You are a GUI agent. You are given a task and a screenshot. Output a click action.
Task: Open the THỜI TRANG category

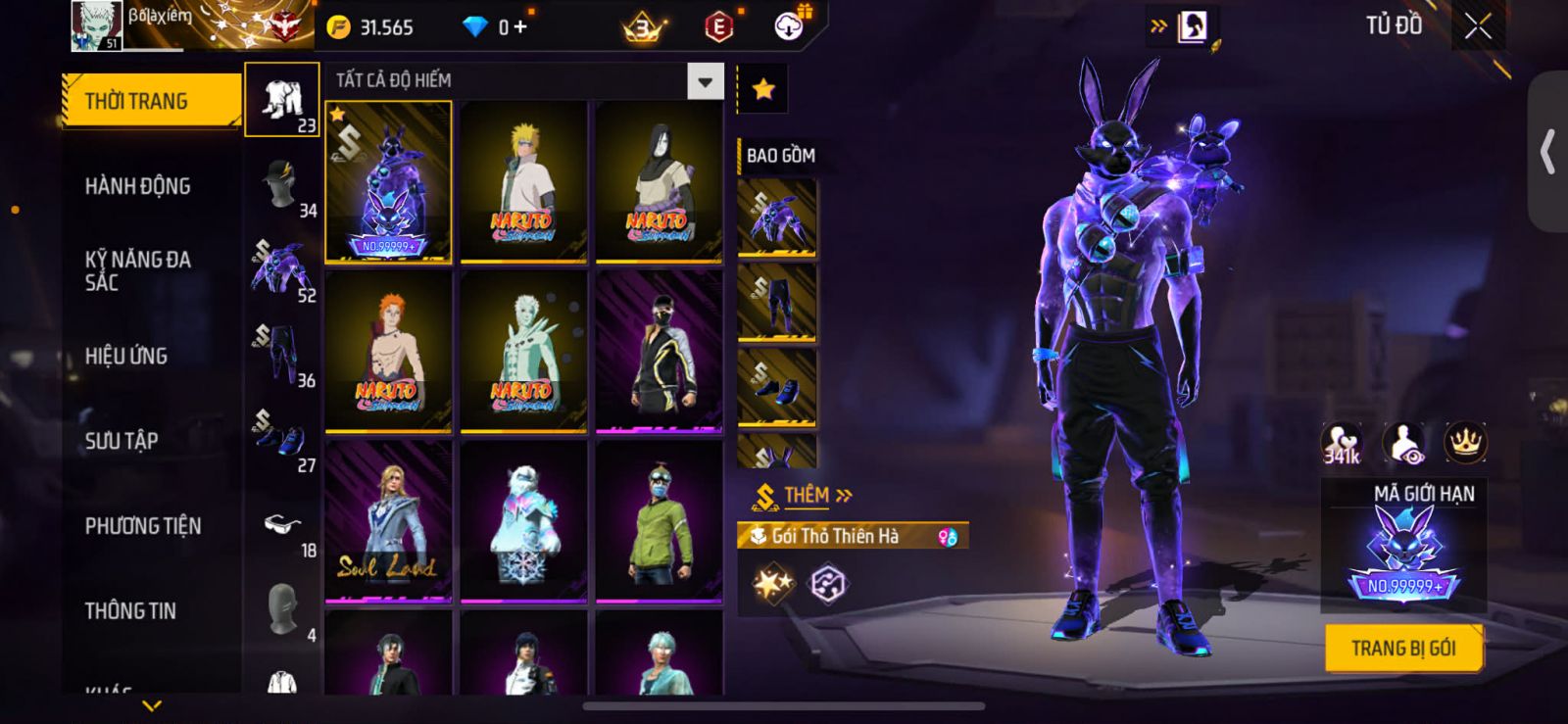151,101
